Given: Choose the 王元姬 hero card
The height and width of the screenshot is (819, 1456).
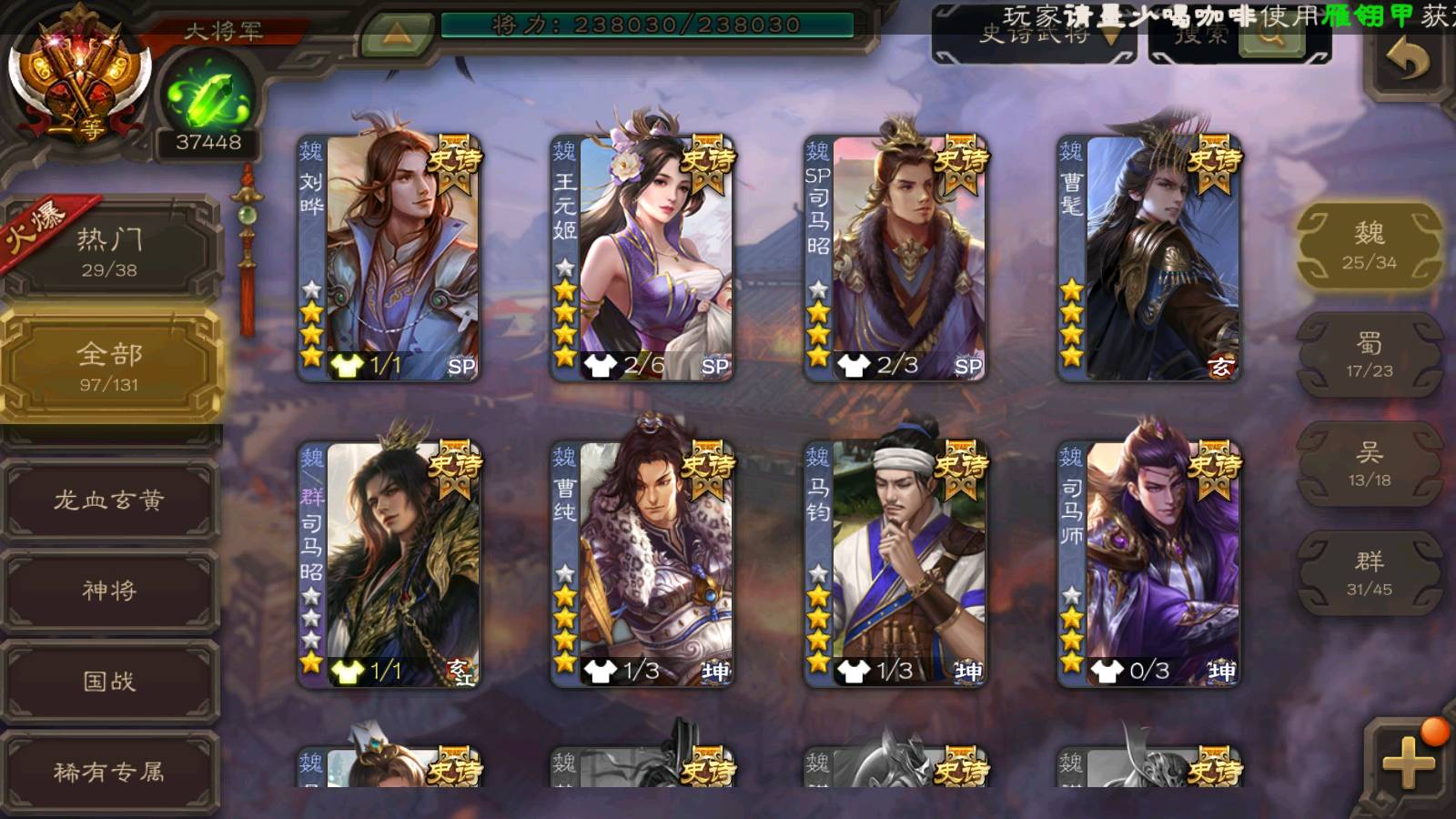Looking at the screenshot, I should point(642,257).
